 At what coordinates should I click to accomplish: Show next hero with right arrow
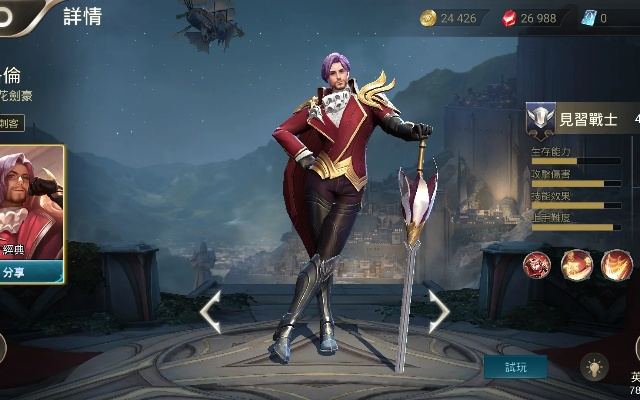point(438,312)
